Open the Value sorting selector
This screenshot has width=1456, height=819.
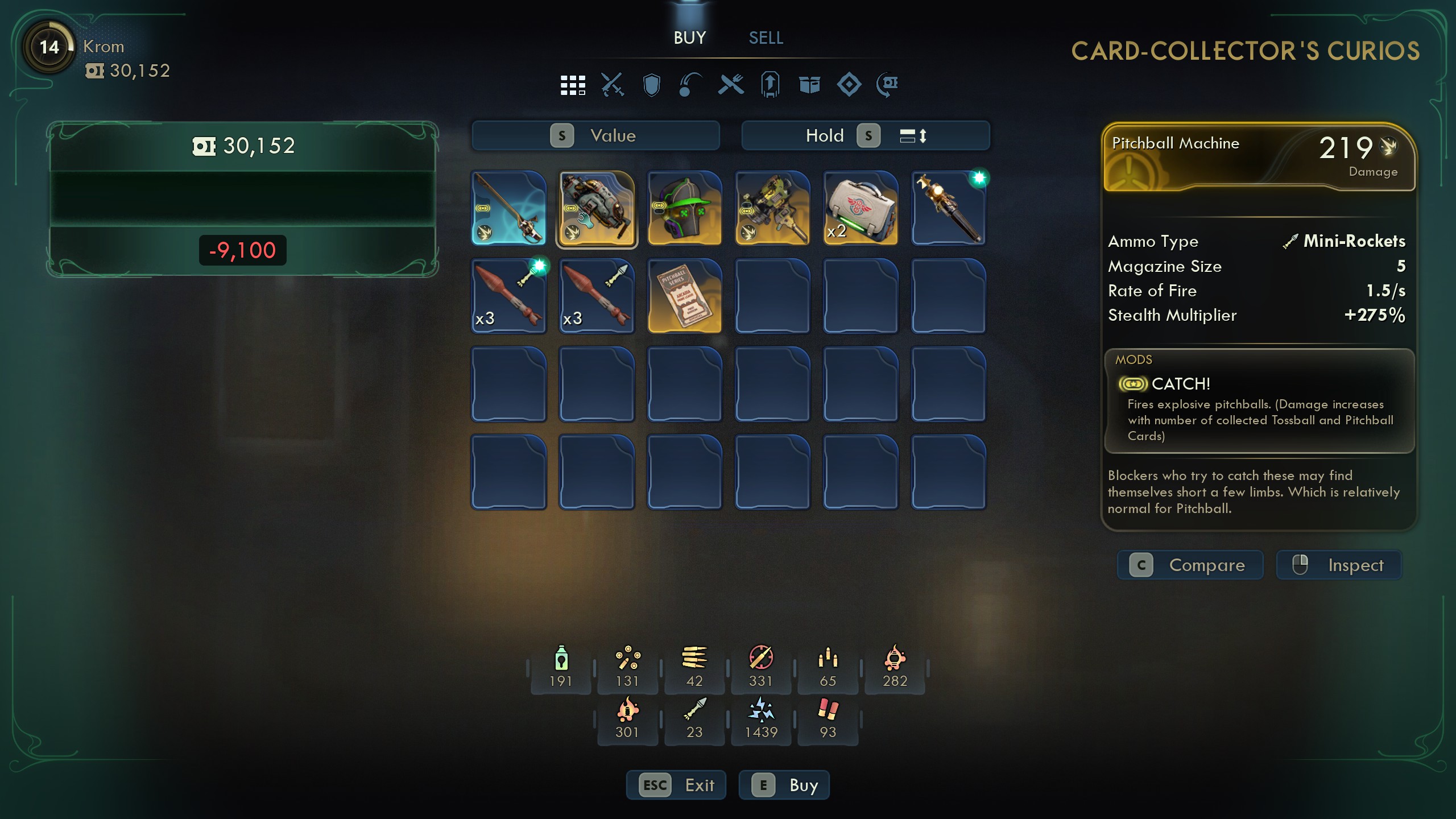coord(595,135)
